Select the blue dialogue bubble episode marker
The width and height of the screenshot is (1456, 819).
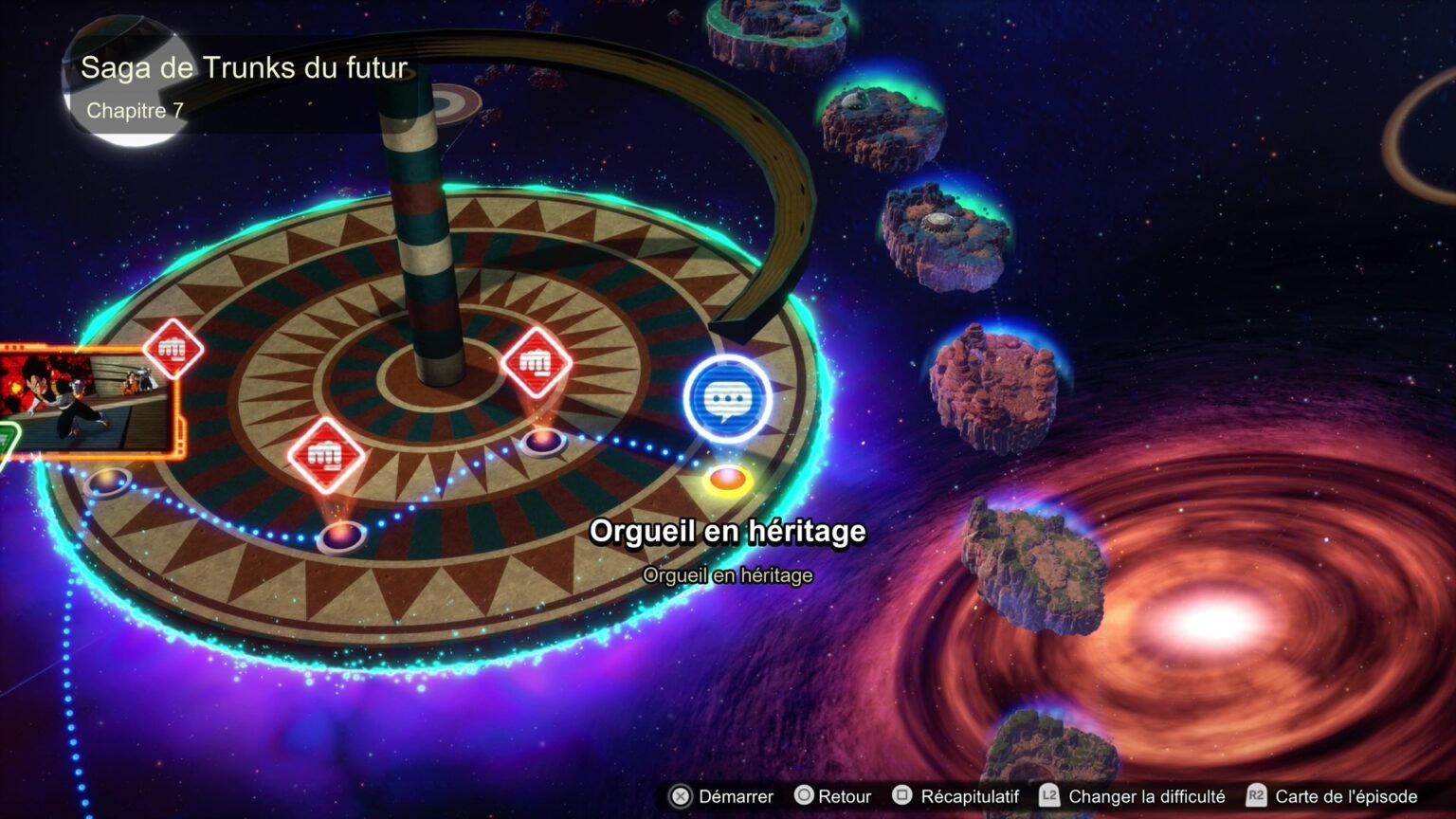(727, 400)
